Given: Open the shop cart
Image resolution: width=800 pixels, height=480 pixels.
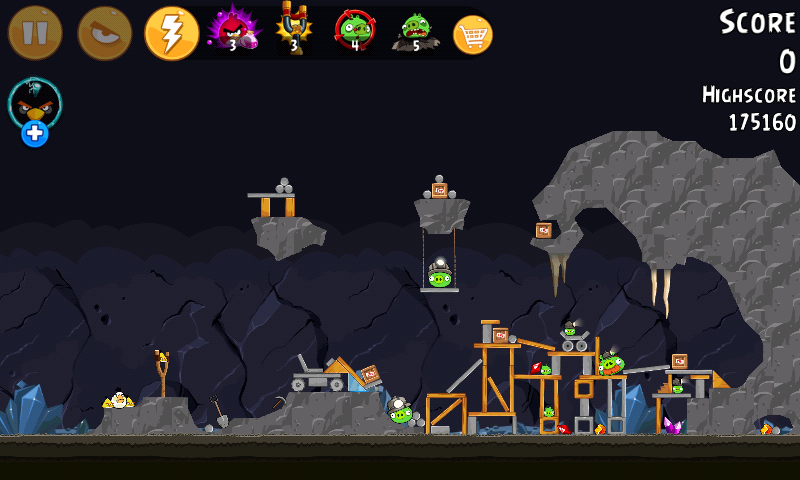Looking at the screenshot, I should point(473,35).
